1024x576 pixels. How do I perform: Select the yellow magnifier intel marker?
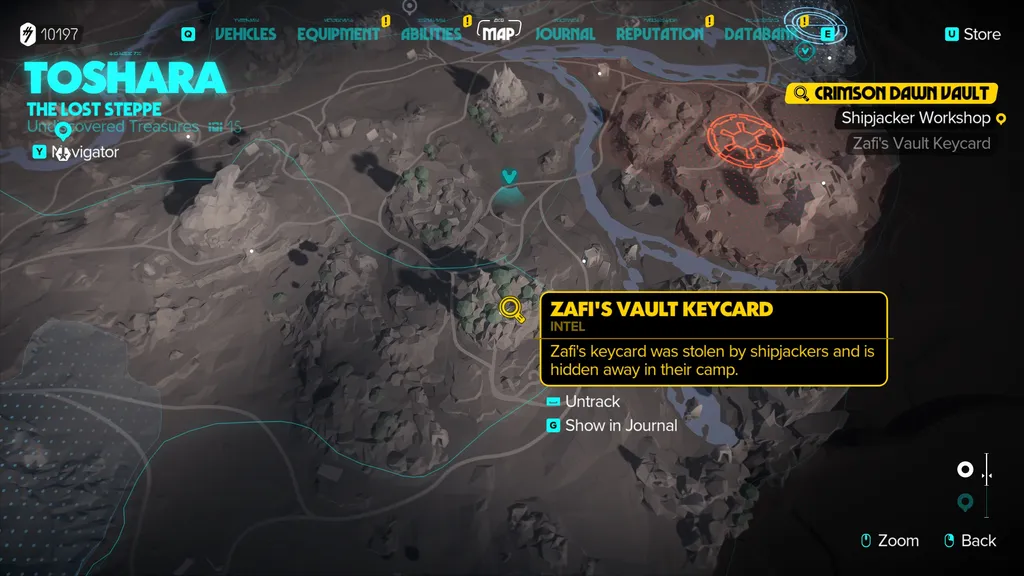pos(512,309)
